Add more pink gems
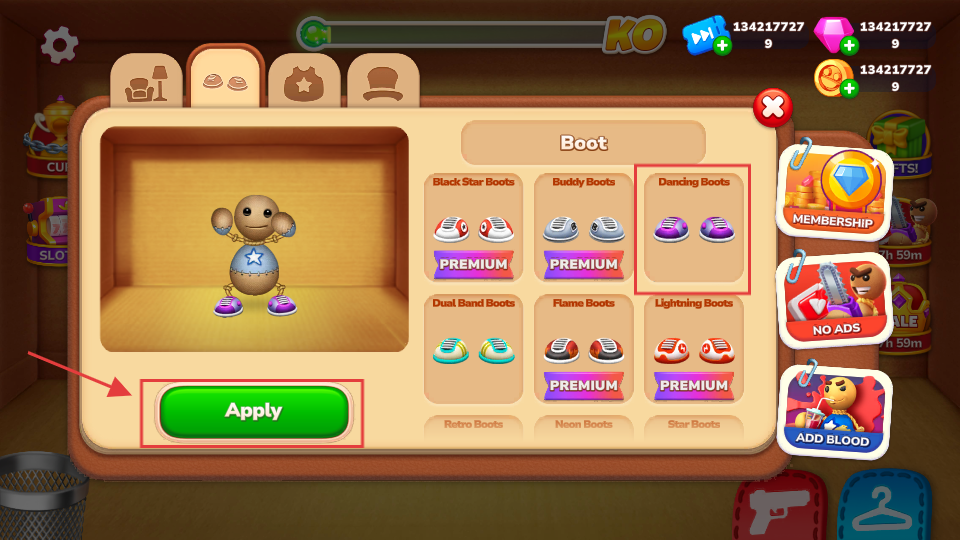Screen dimensions: 960x540 coord(849,45)
